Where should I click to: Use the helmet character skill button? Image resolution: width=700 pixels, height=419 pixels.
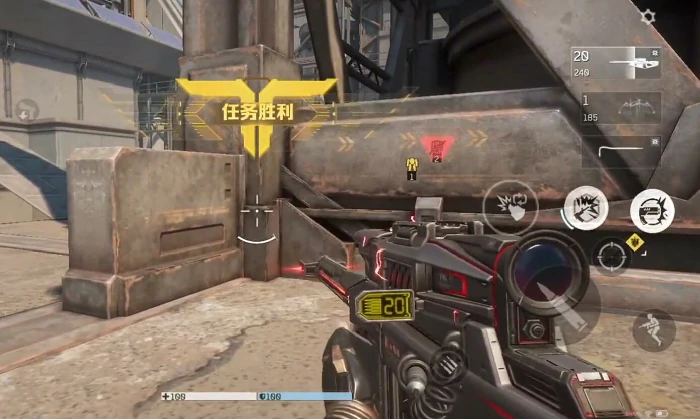coord(652,210)
